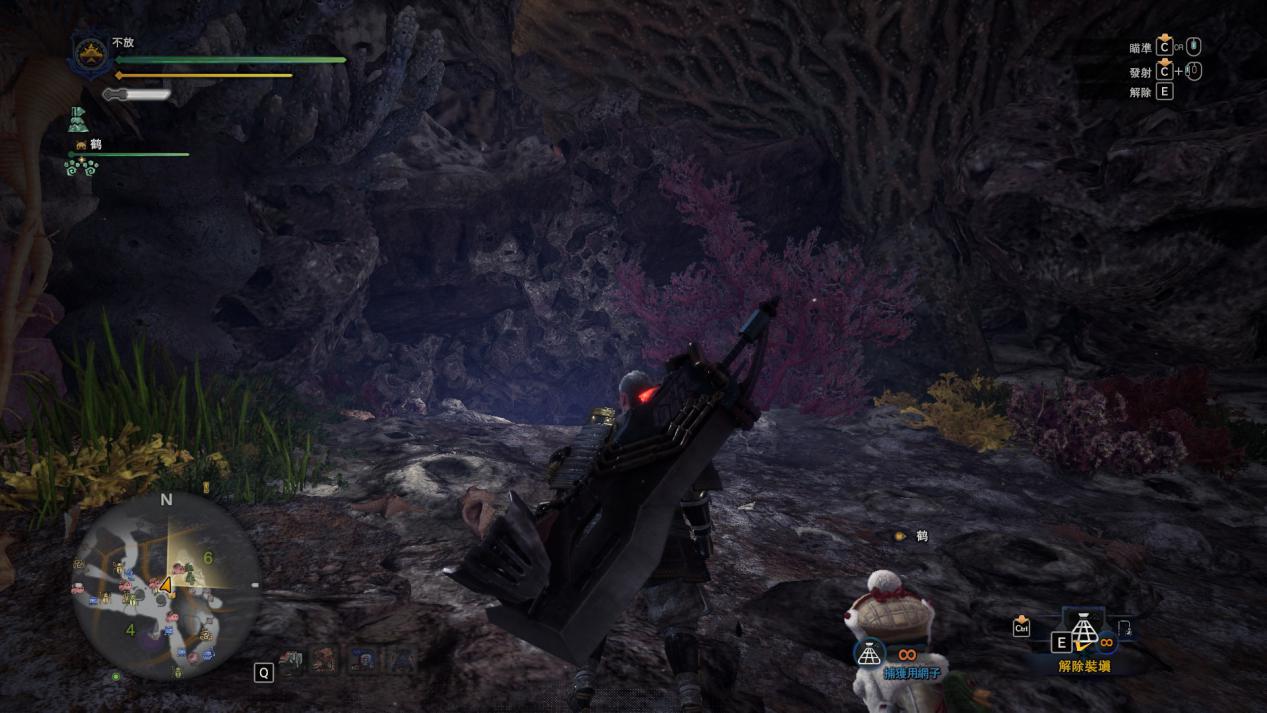Click the area 6 marker on the minimap
This screenshot has width=1267, height=713.
pyautogui.click(x=208, y=558)
